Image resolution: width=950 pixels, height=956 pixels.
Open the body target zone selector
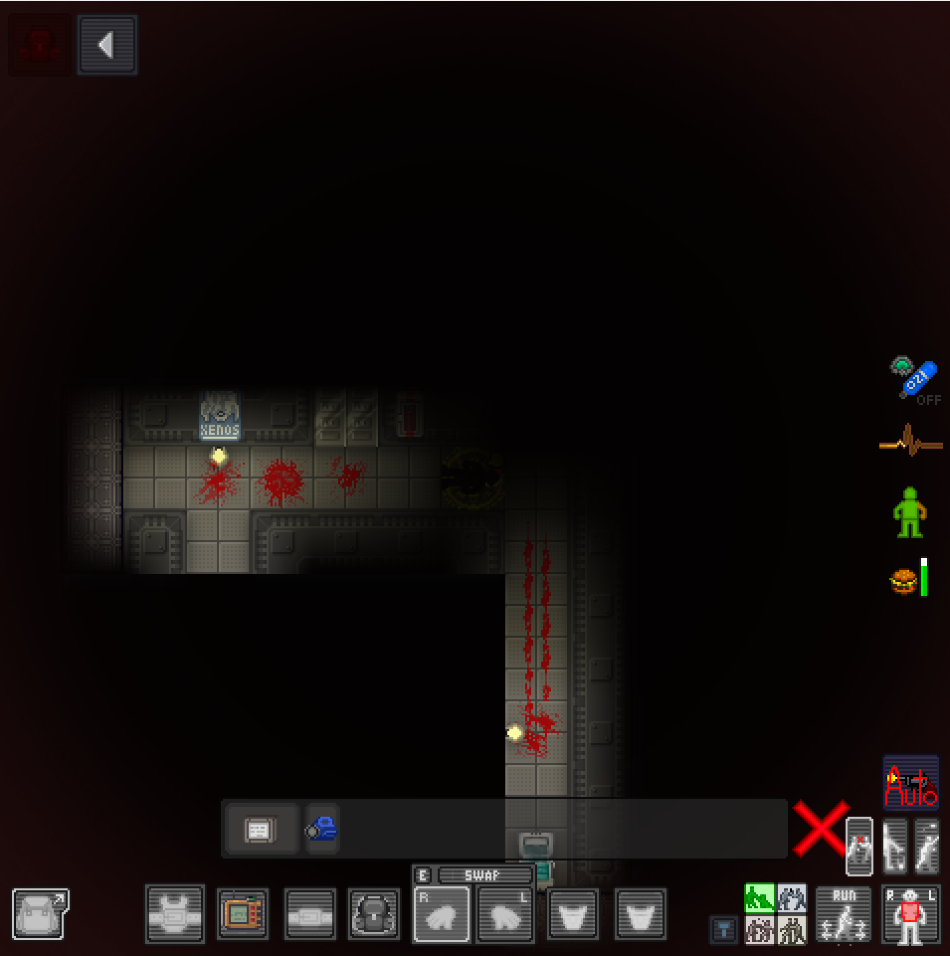coord(909,914)
